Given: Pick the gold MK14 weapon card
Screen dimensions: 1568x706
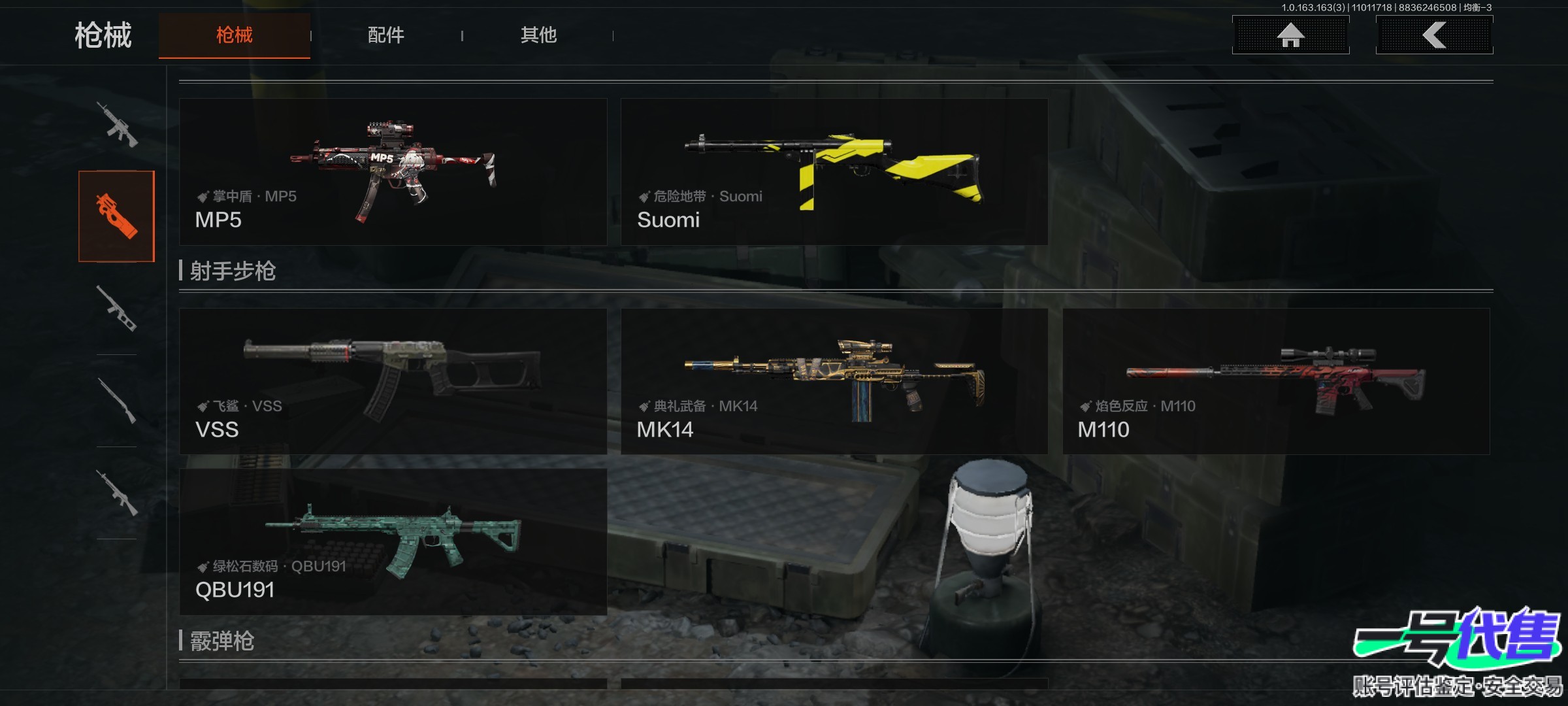Looking at the screenshot, I should tap(834, 381).
